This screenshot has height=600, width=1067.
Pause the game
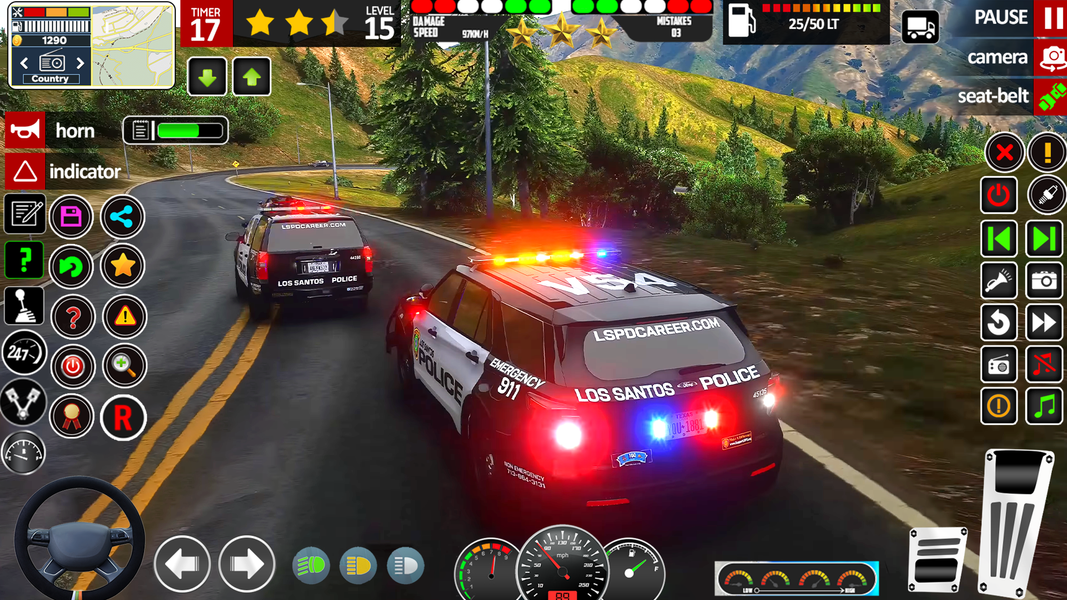1052,18
